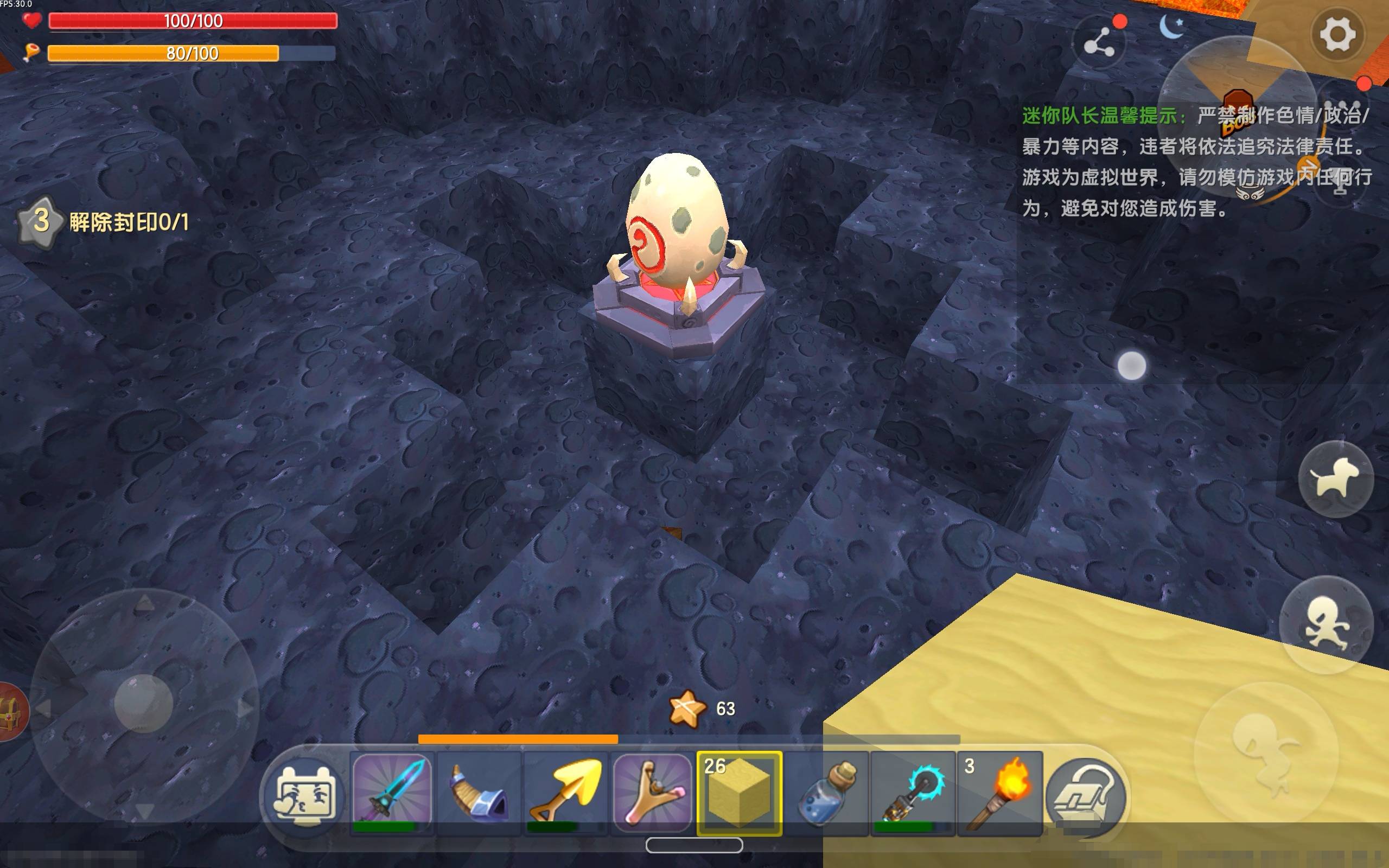Pick the blue potion bottle slot
Screen dimensions: 1389x868
[826, 793]
